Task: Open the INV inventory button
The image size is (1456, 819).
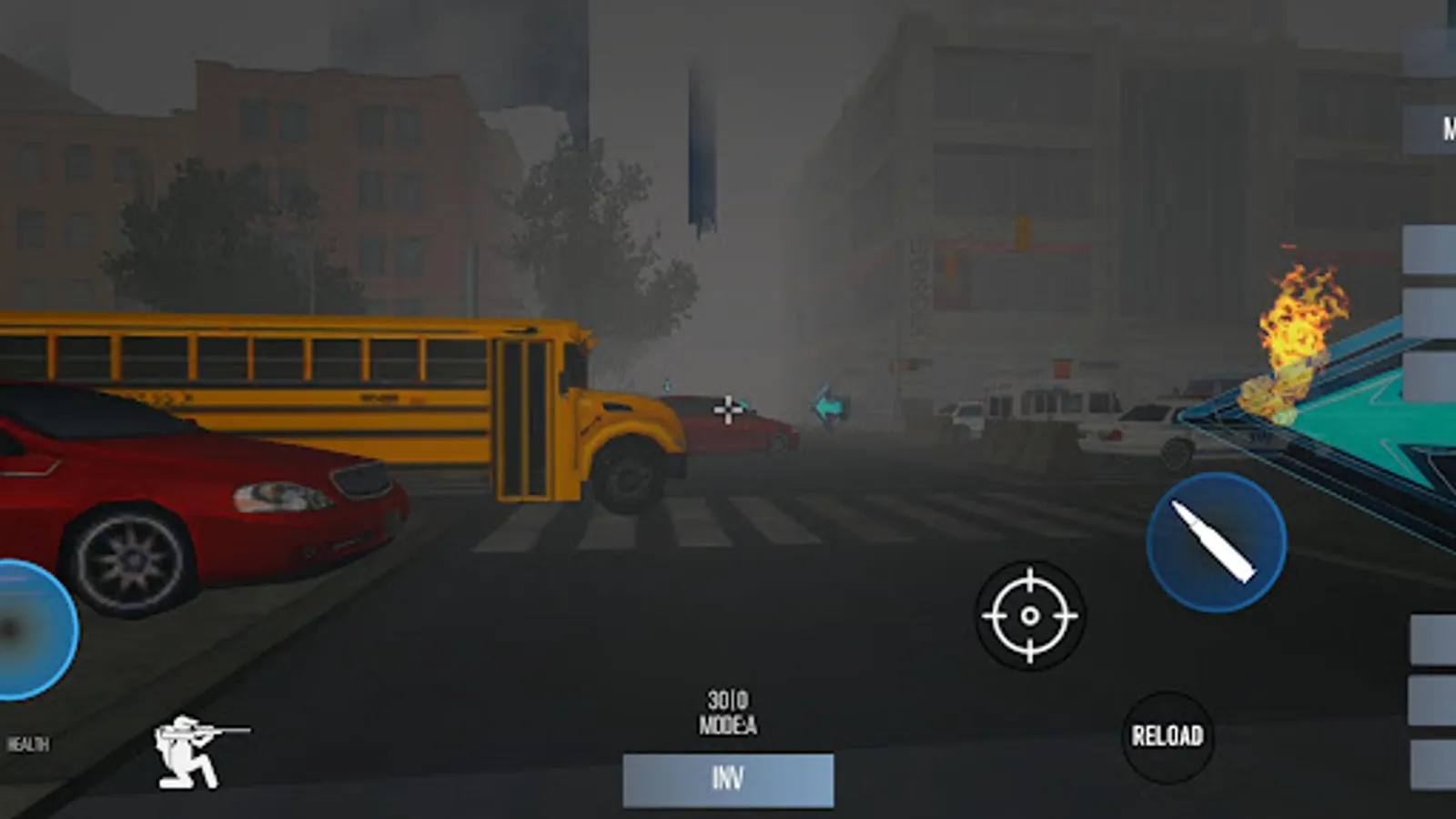Action: (x=728, y=778)
